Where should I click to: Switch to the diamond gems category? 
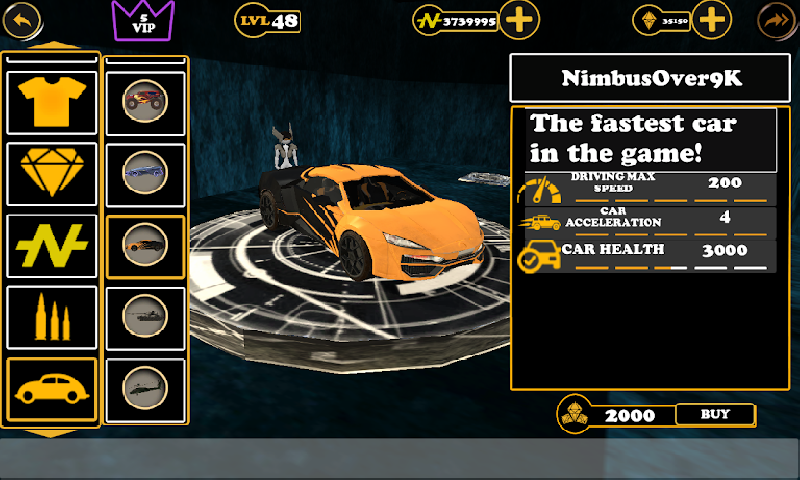52,173
